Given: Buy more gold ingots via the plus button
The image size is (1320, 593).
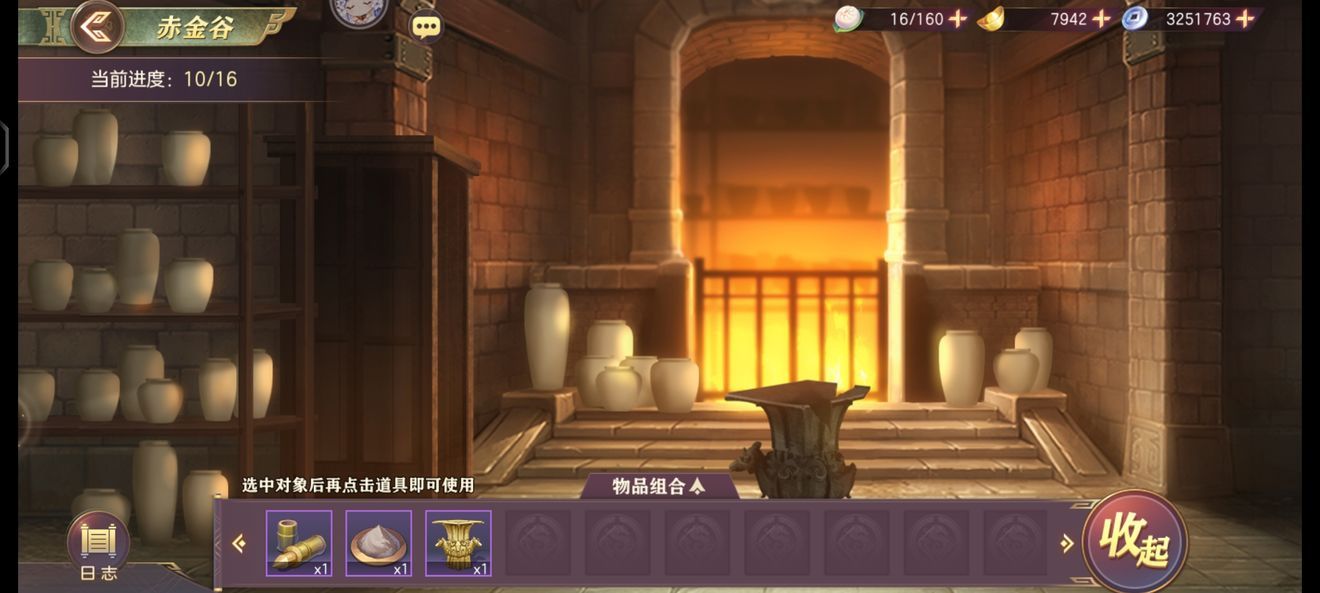Looking at the screenshot, I should pos(1101,18).
